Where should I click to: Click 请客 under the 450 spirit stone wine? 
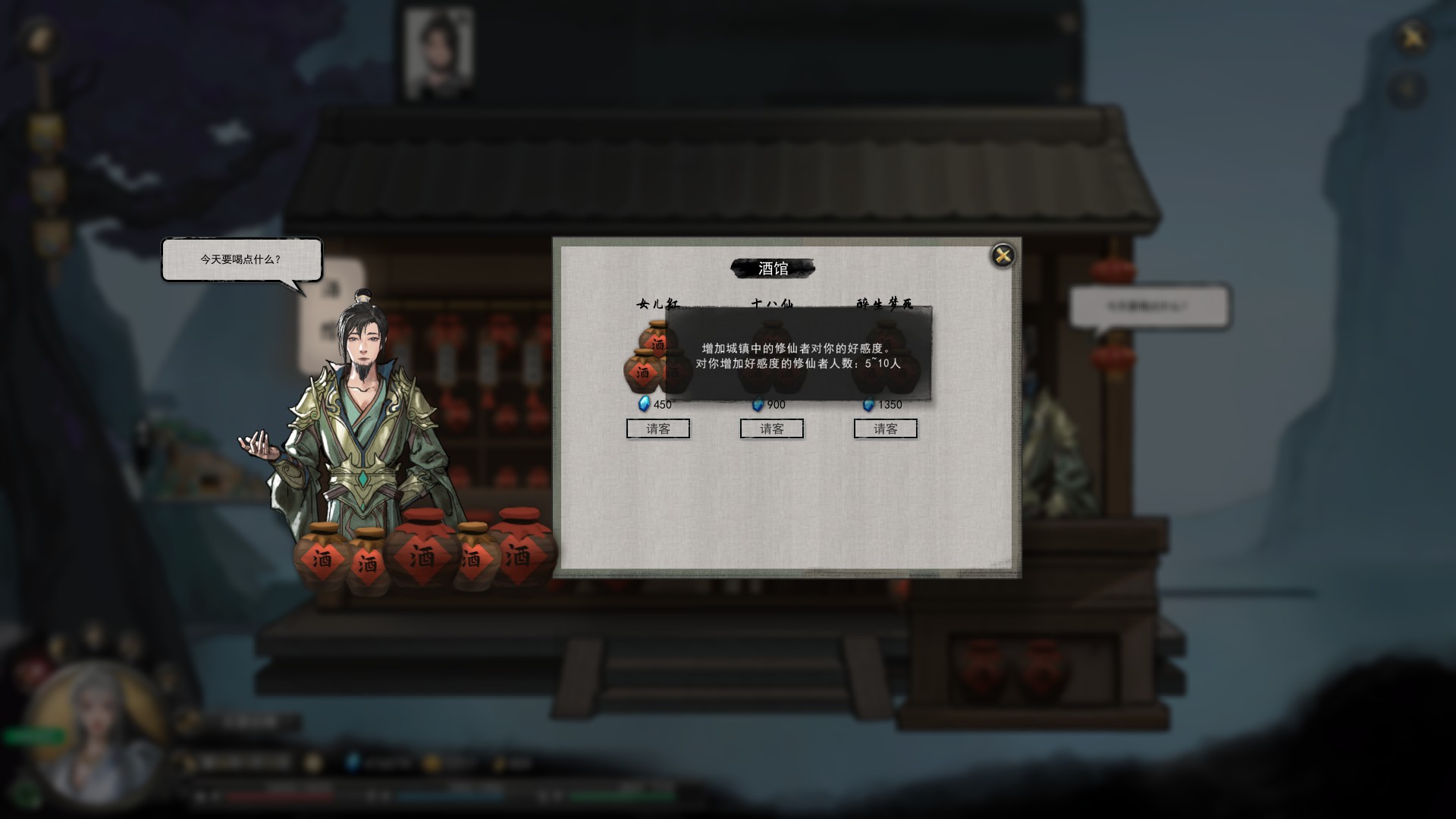click(x=657, y=428)
